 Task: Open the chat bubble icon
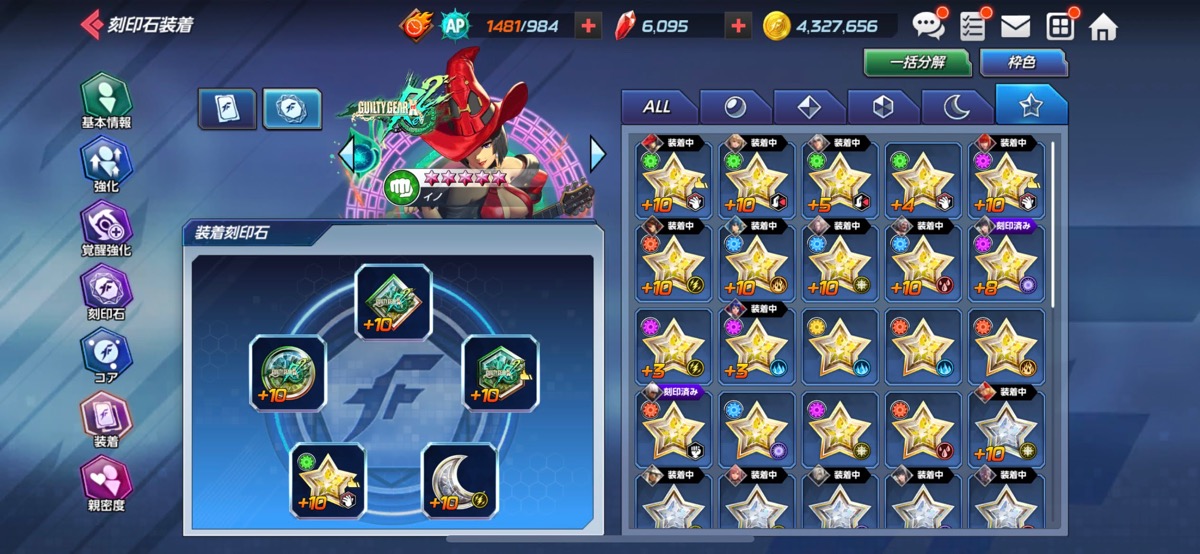[927, 26]
